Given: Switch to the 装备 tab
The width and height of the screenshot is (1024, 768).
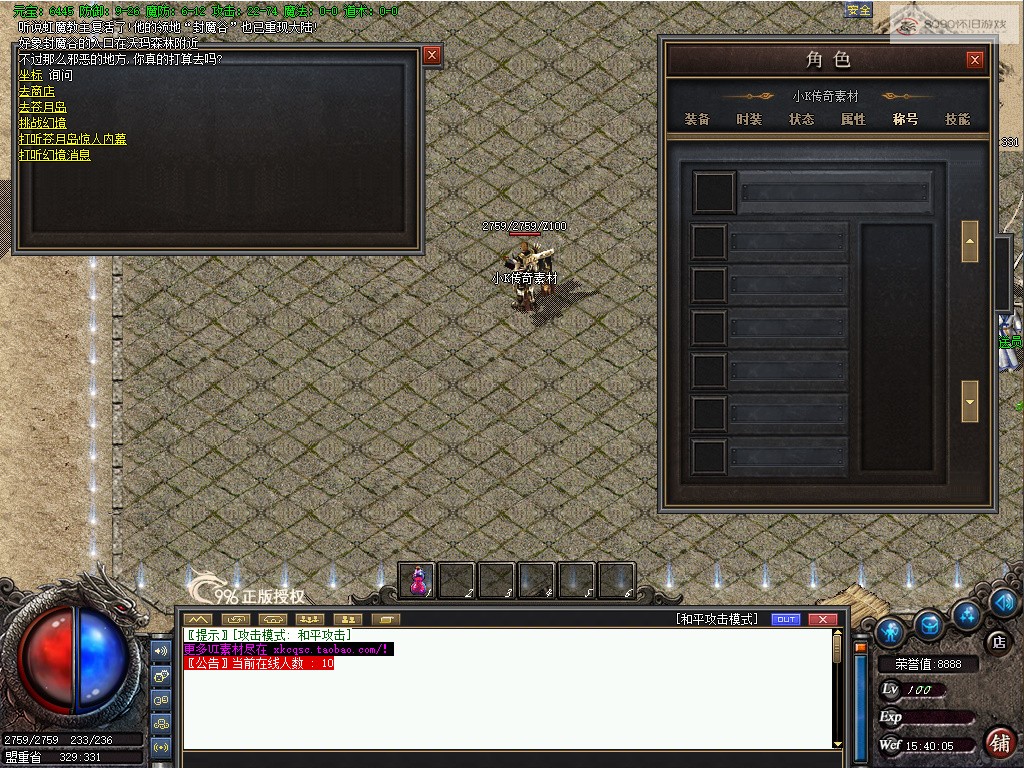Looking at the screenshot, I should (697, 119).
